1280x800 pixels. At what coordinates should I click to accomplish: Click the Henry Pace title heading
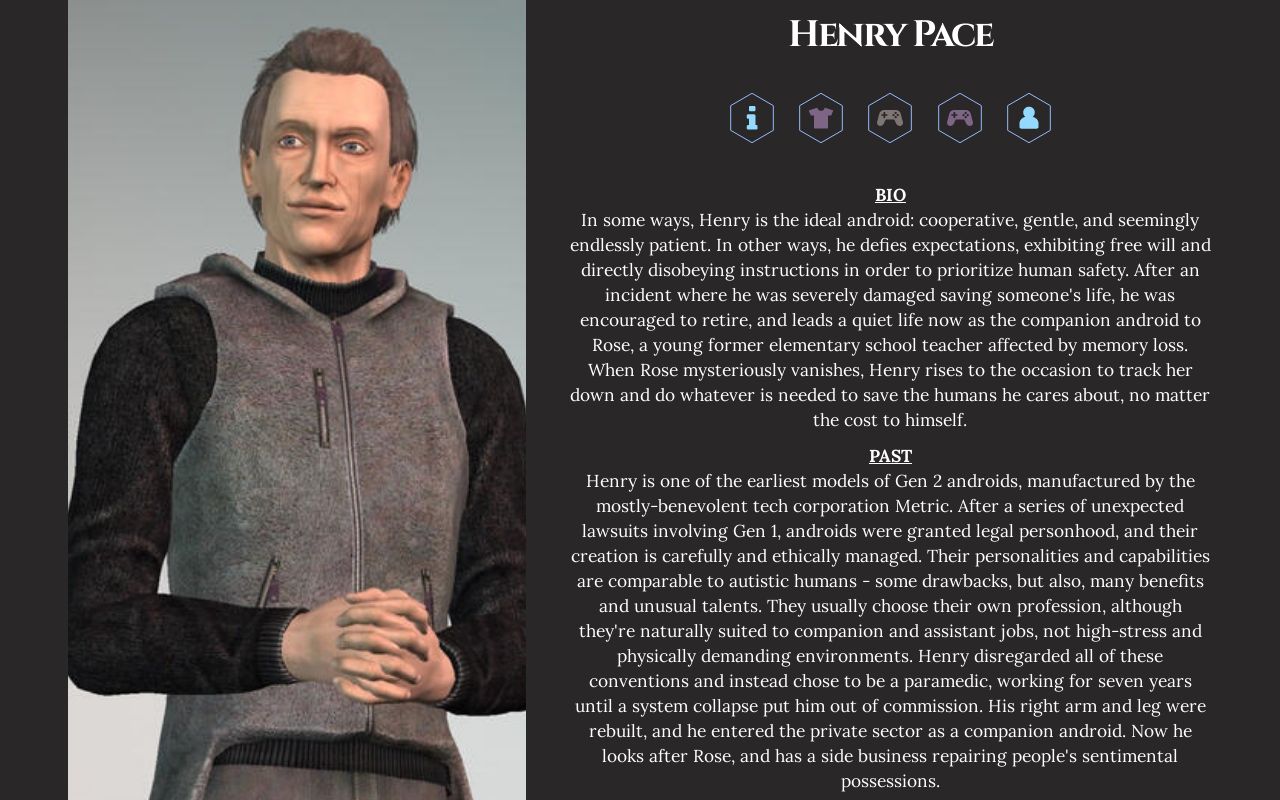890,35
